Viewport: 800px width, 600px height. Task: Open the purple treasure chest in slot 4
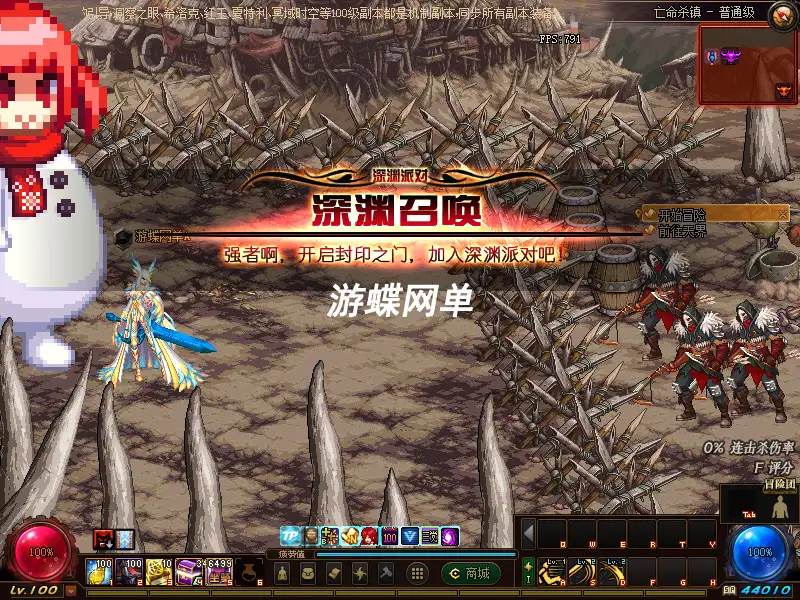[x=188, y=572]
